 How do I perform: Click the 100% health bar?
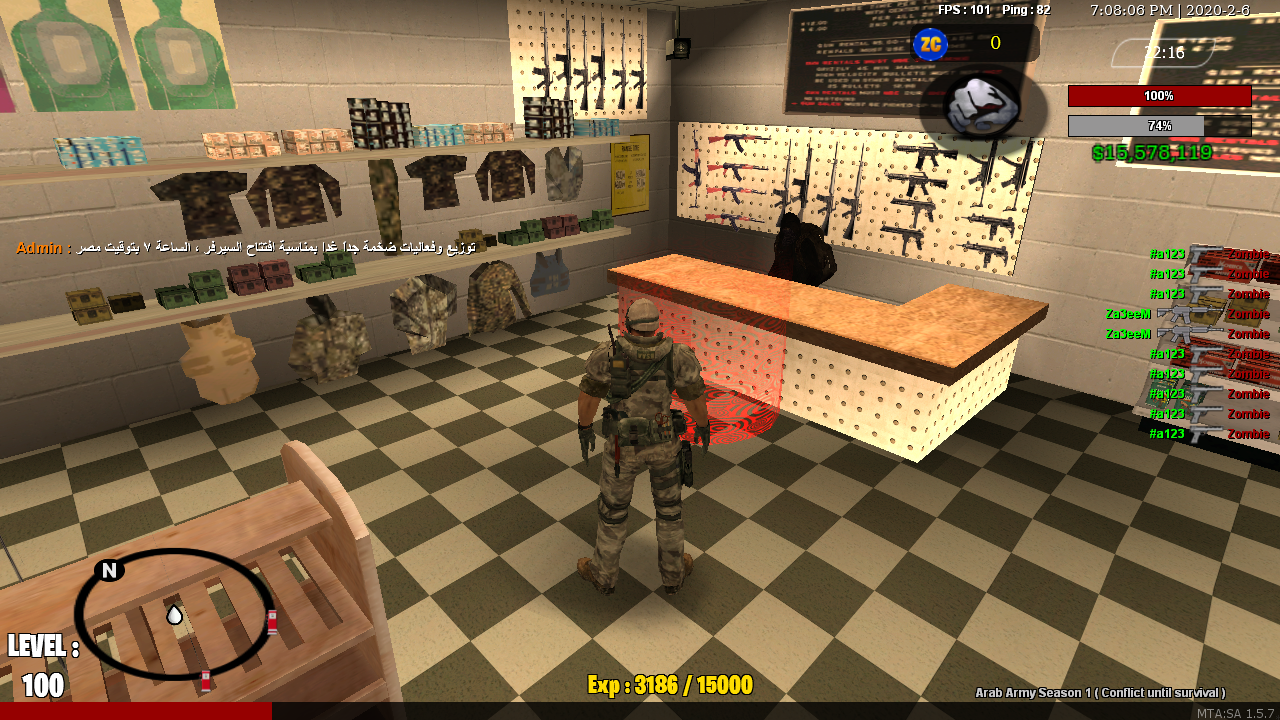coord(1159,95)
